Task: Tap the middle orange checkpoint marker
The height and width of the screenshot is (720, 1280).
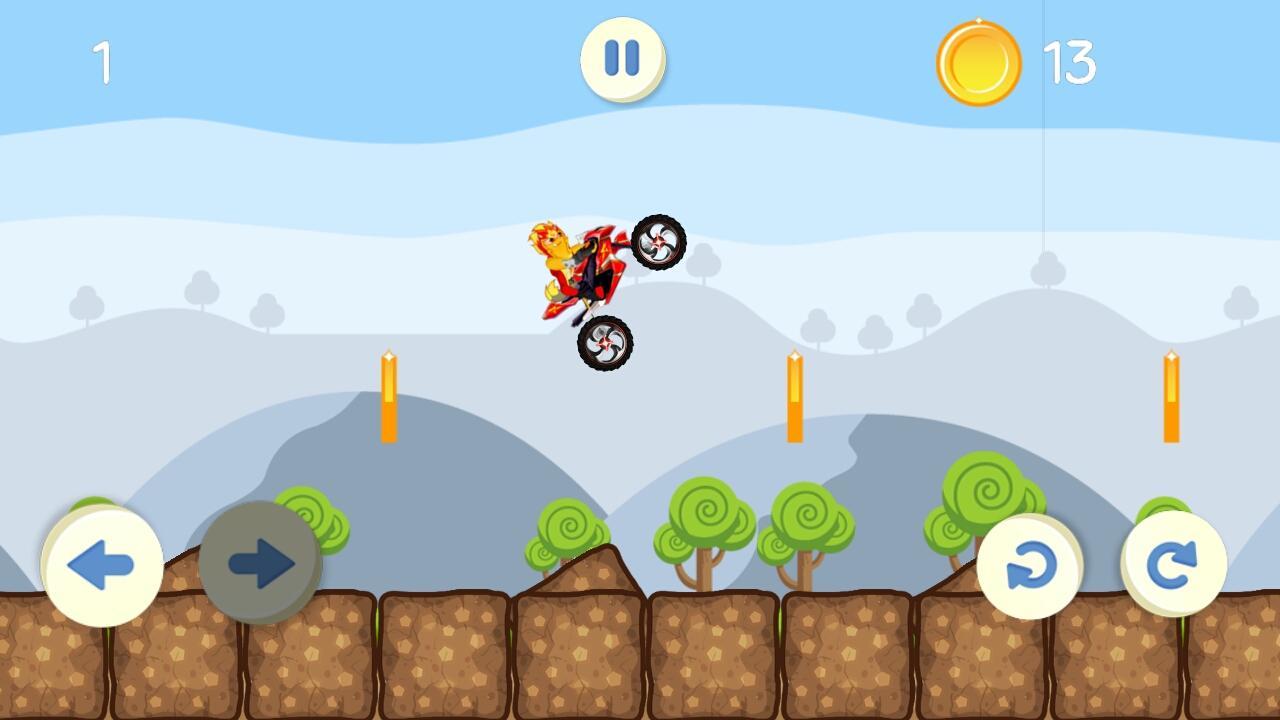Action: [x=793, y=395]
